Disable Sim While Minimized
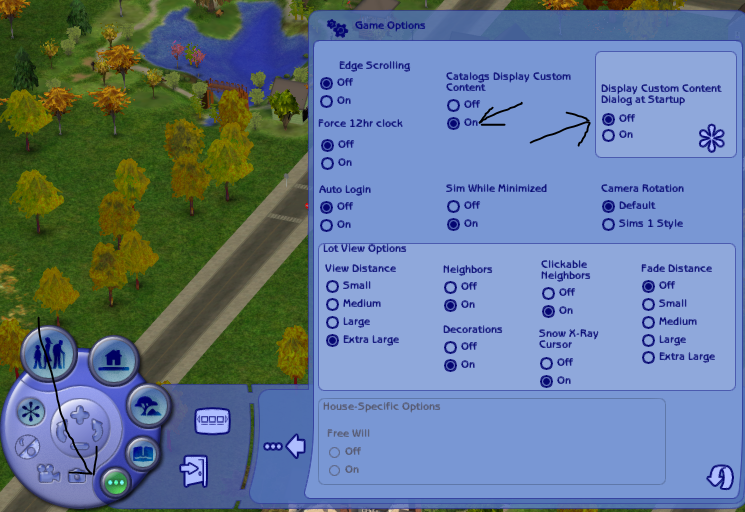Image resolution: width=745 pixels, height=512 pixels. (x=454, y=206)
